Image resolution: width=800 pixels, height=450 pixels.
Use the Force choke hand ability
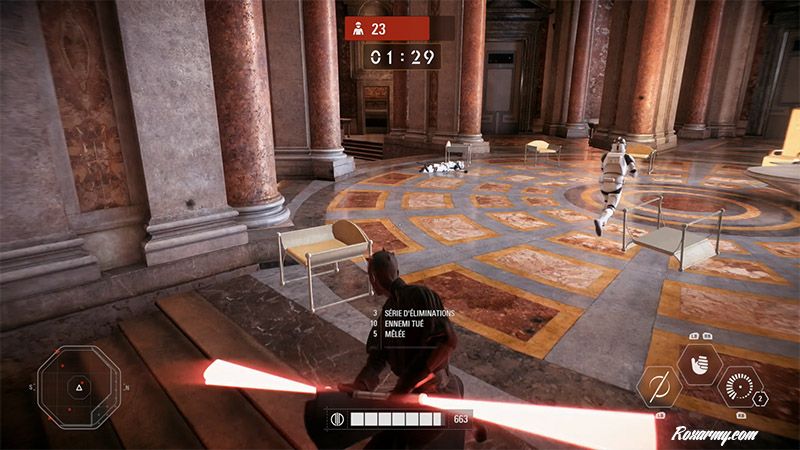tap(699, 364)
